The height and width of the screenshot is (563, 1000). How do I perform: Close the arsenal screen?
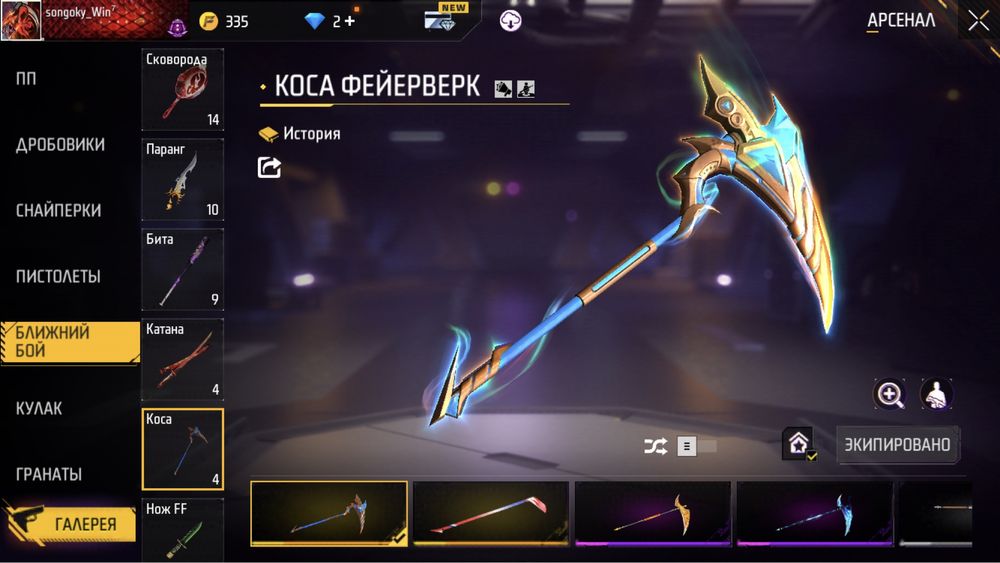pyautogui.click(x=977, y=21)
